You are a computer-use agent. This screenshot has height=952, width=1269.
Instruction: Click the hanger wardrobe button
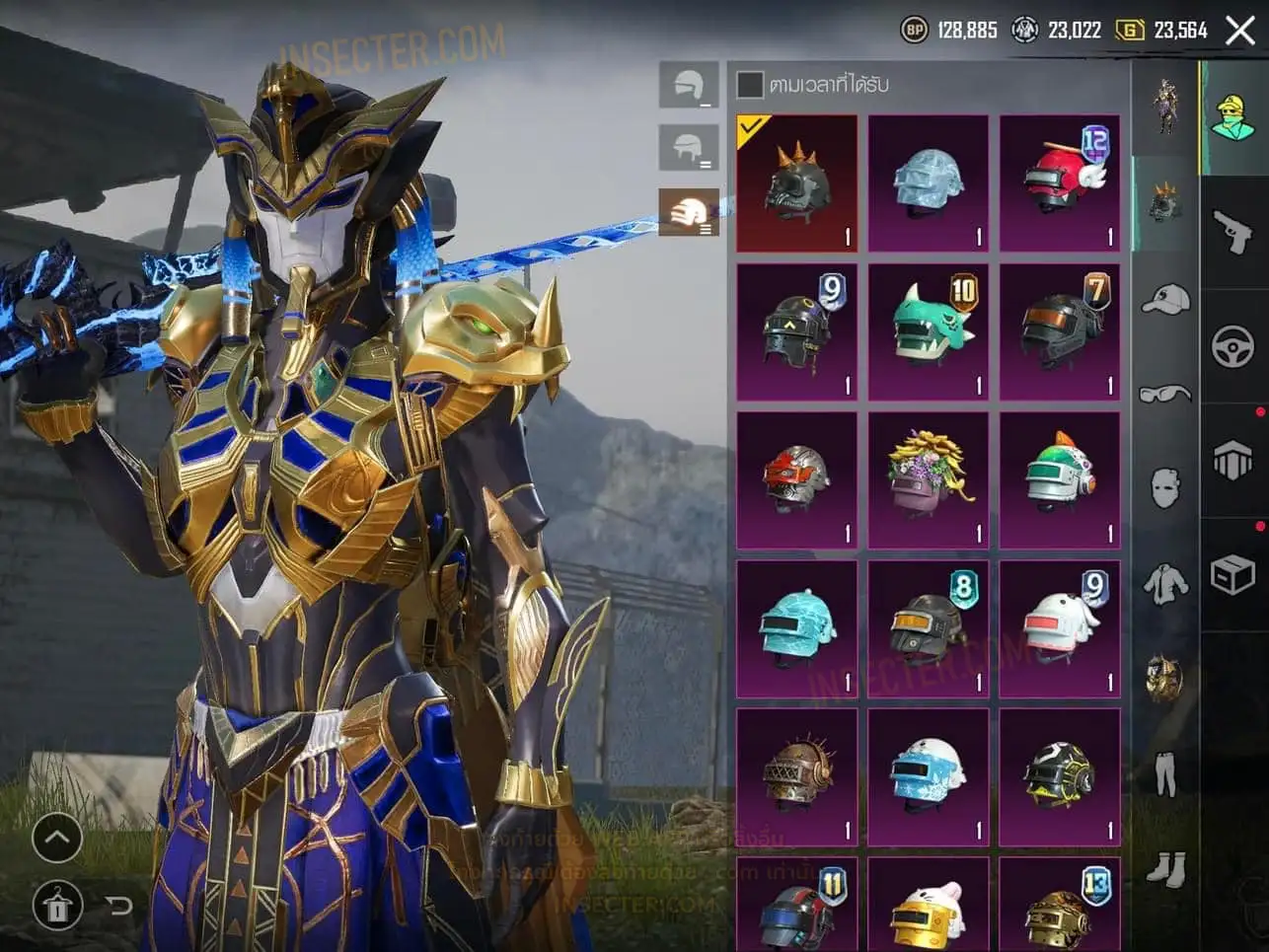[57, 905]
